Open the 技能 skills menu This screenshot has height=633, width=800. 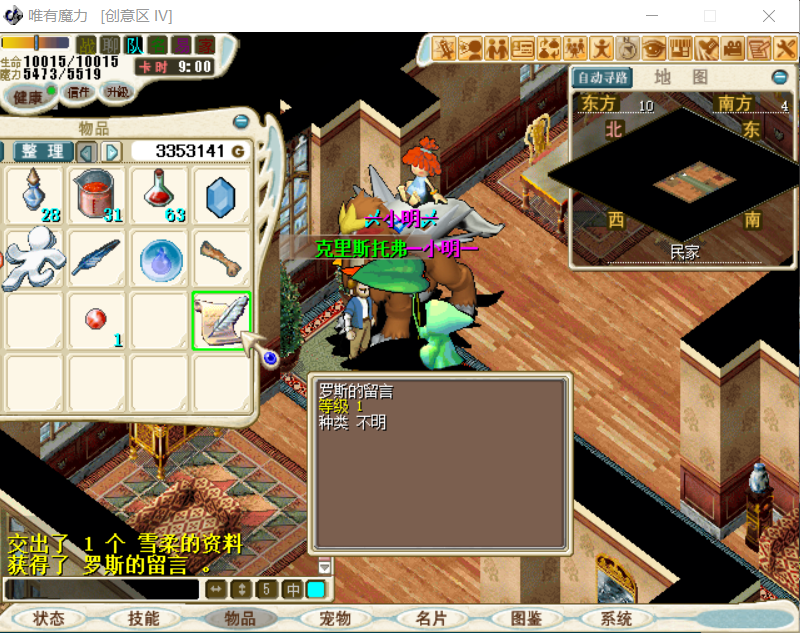[143, 619]
